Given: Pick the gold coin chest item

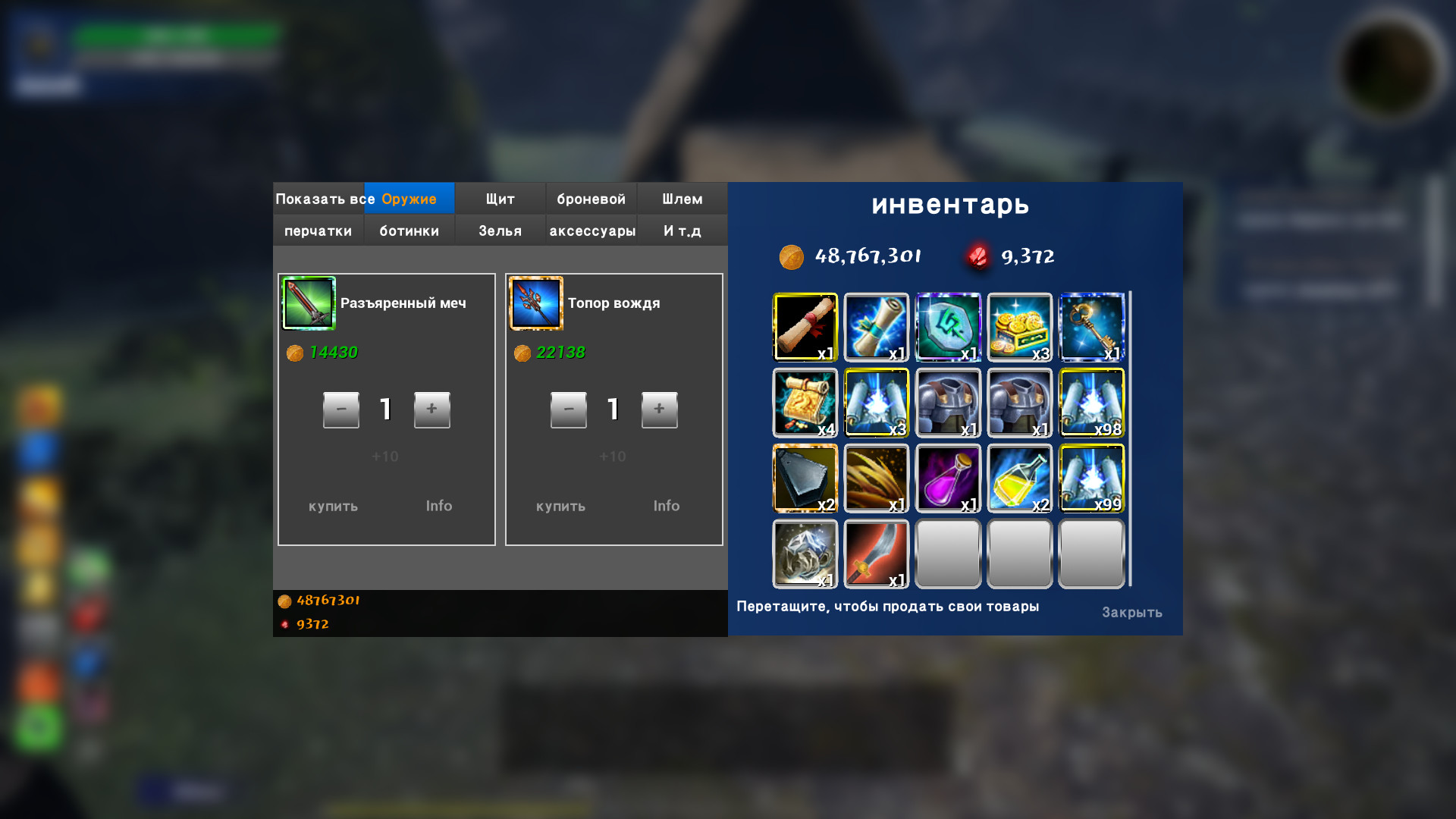Looking at the screenshot, I should click(1019, 327).
